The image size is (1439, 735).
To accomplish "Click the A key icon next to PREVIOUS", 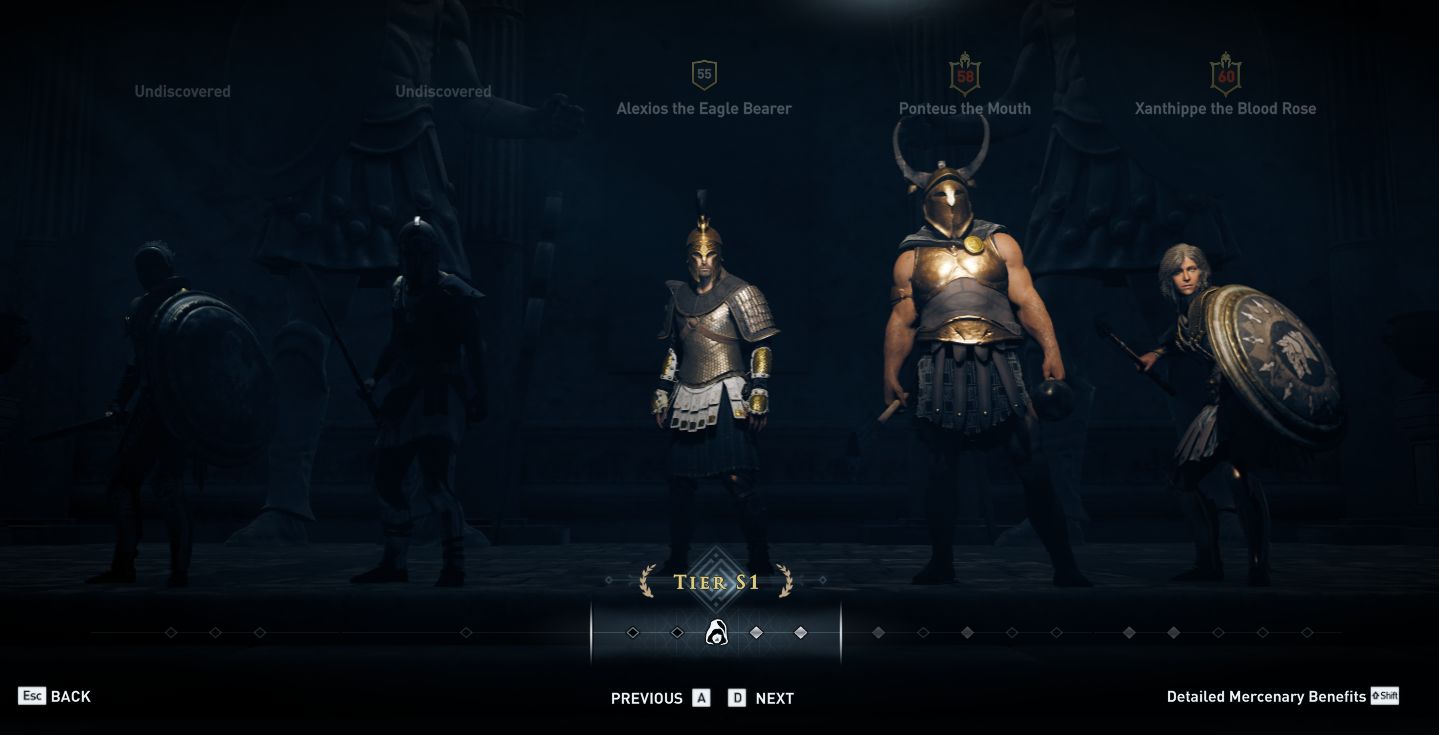I will pyautogui.click(x=703, y=699).
